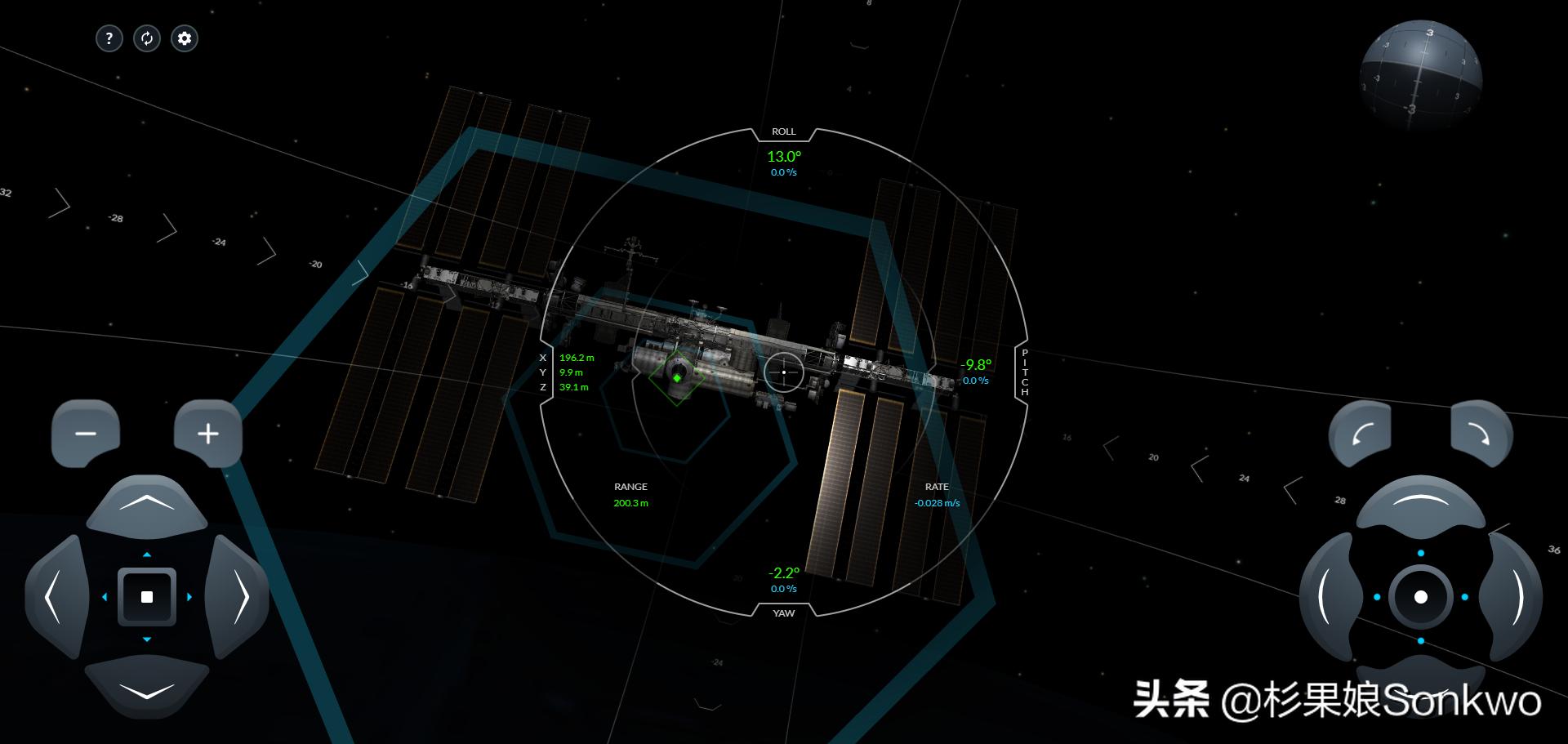Translate backward with the minus button
1568x744 pixels.
pos(86,434)
